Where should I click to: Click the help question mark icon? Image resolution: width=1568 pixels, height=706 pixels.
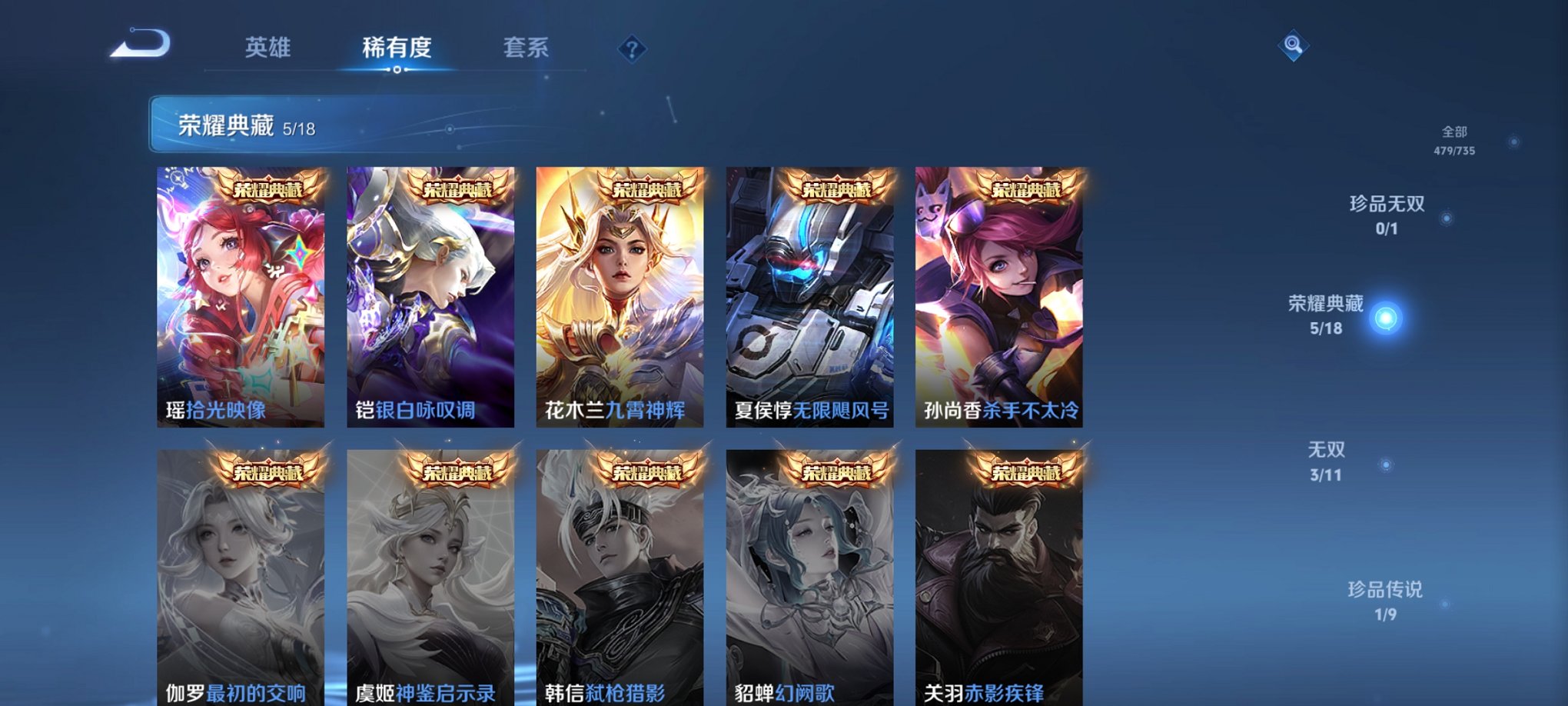click(x=632, y=50)
